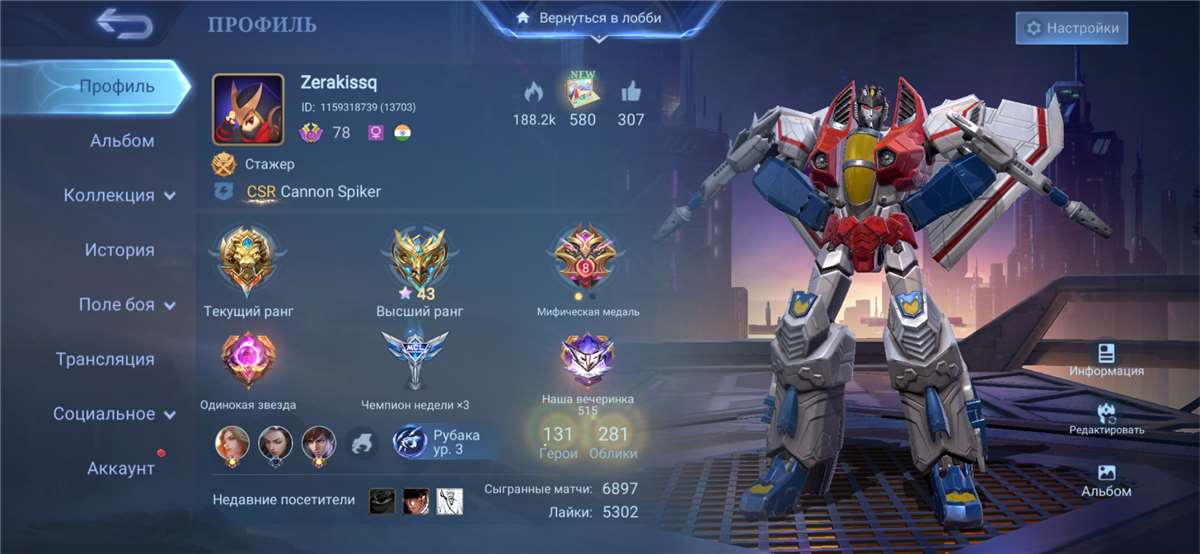Open the История tab
Image resolution: width=1200 pixels, height=554 pixels.
click(x=119, y=250)
